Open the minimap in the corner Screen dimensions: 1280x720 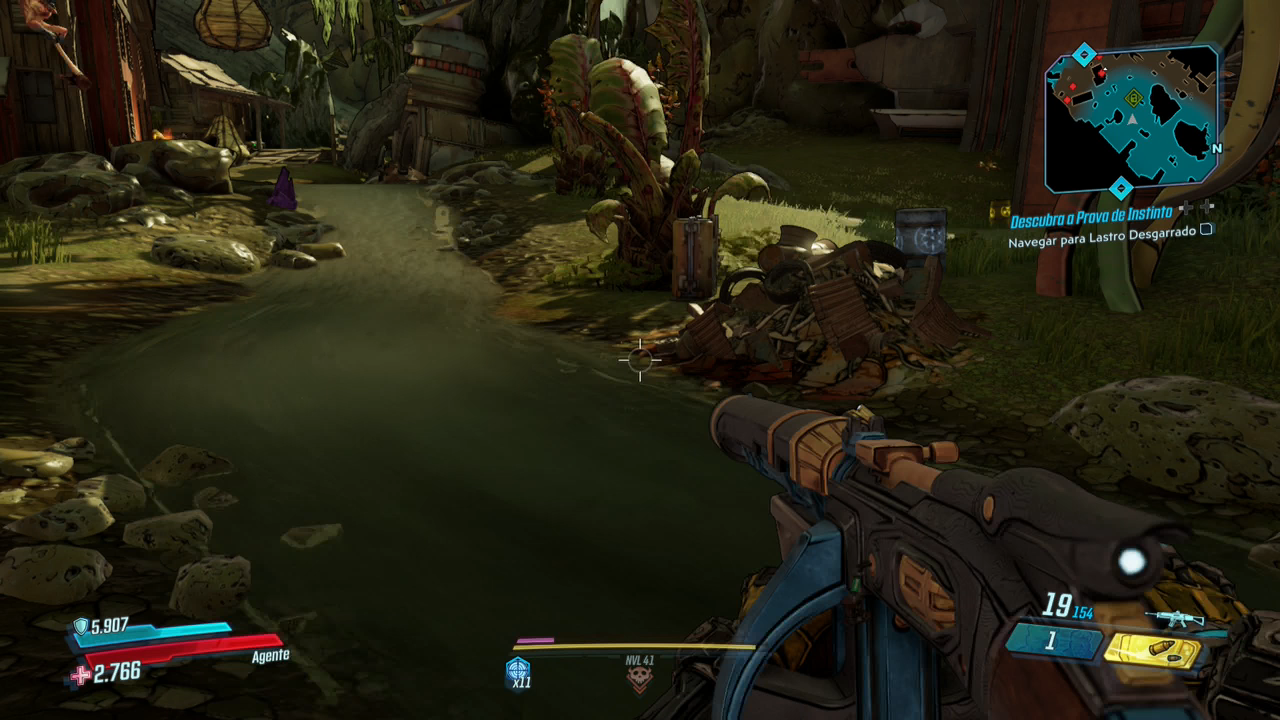1132,120
